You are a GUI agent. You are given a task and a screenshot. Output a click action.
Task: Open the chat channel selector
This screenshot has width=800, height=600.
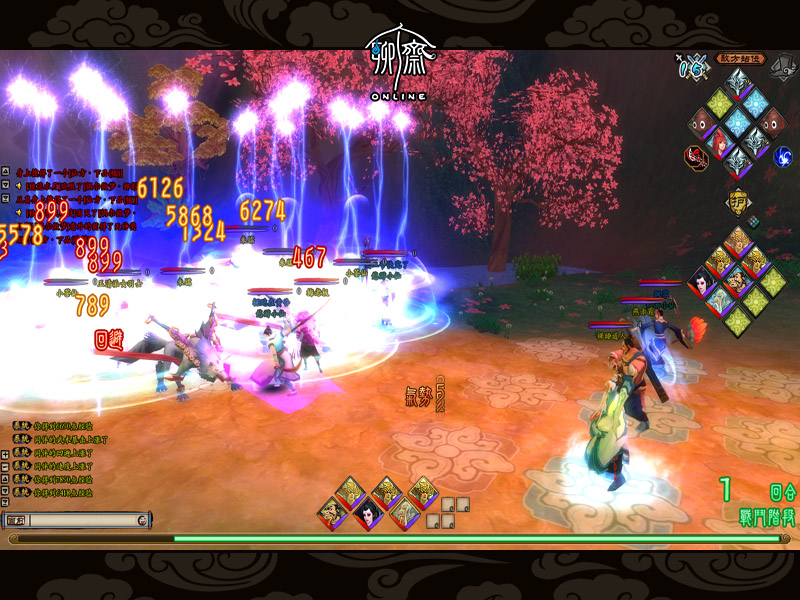point(16,520)
